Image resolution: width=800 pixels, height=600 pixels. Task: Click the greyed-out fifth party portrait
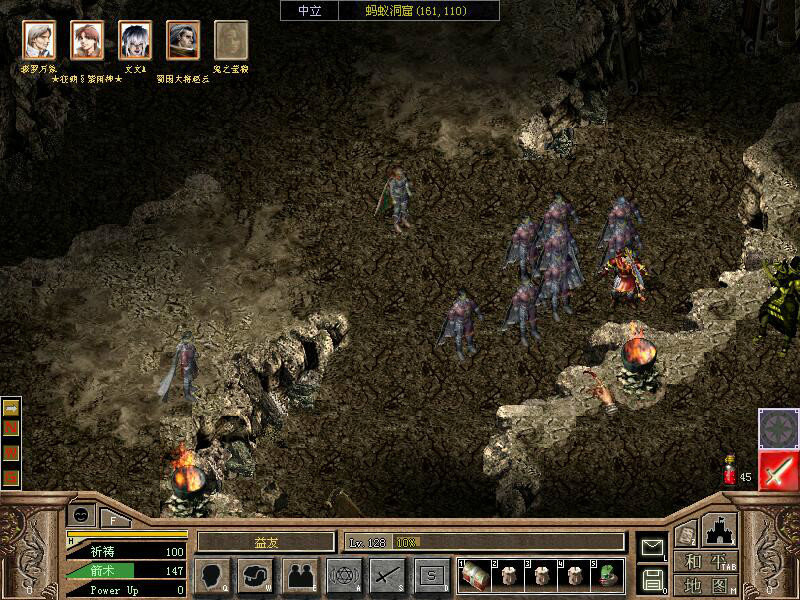coord(231,40)
